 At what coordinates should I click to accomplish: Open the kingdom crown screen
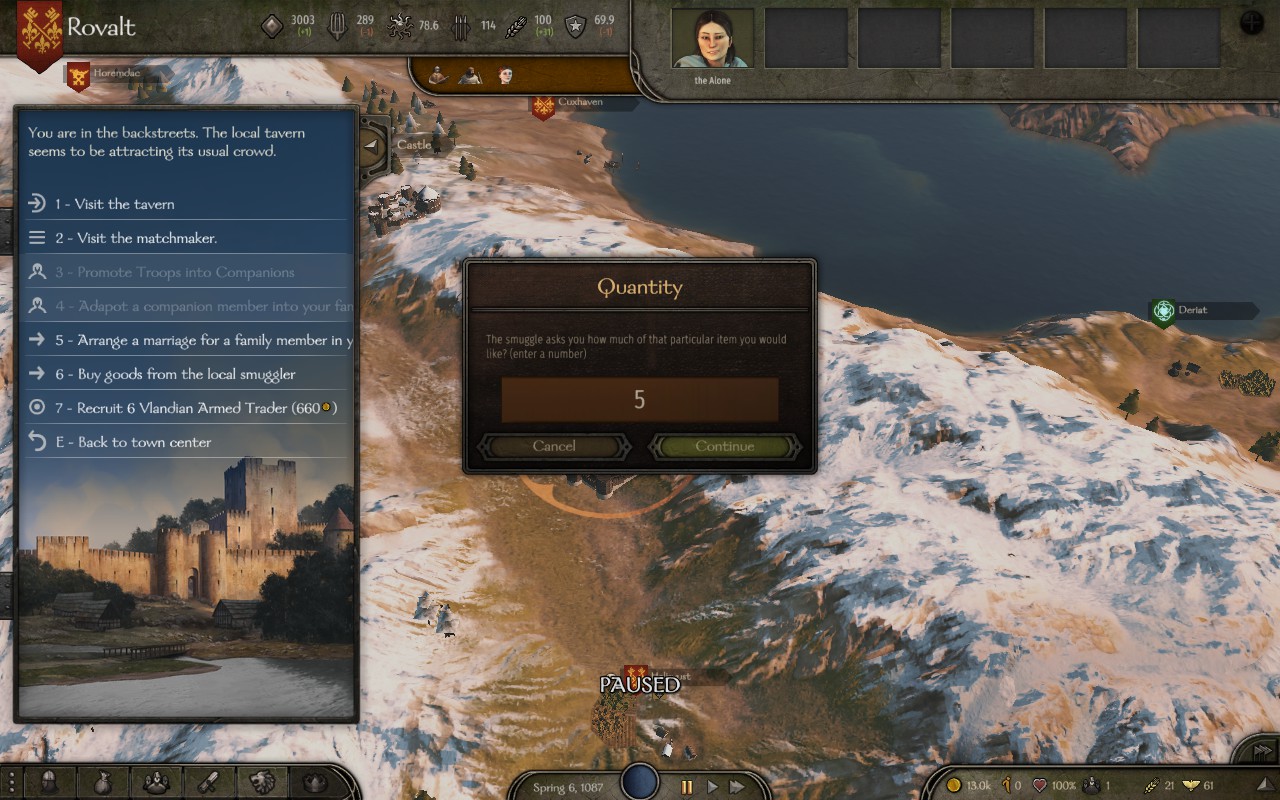315,782
